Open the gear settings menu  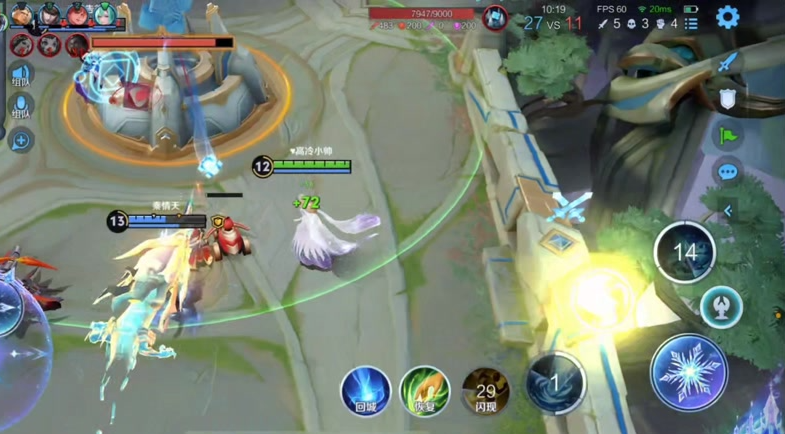727,17
